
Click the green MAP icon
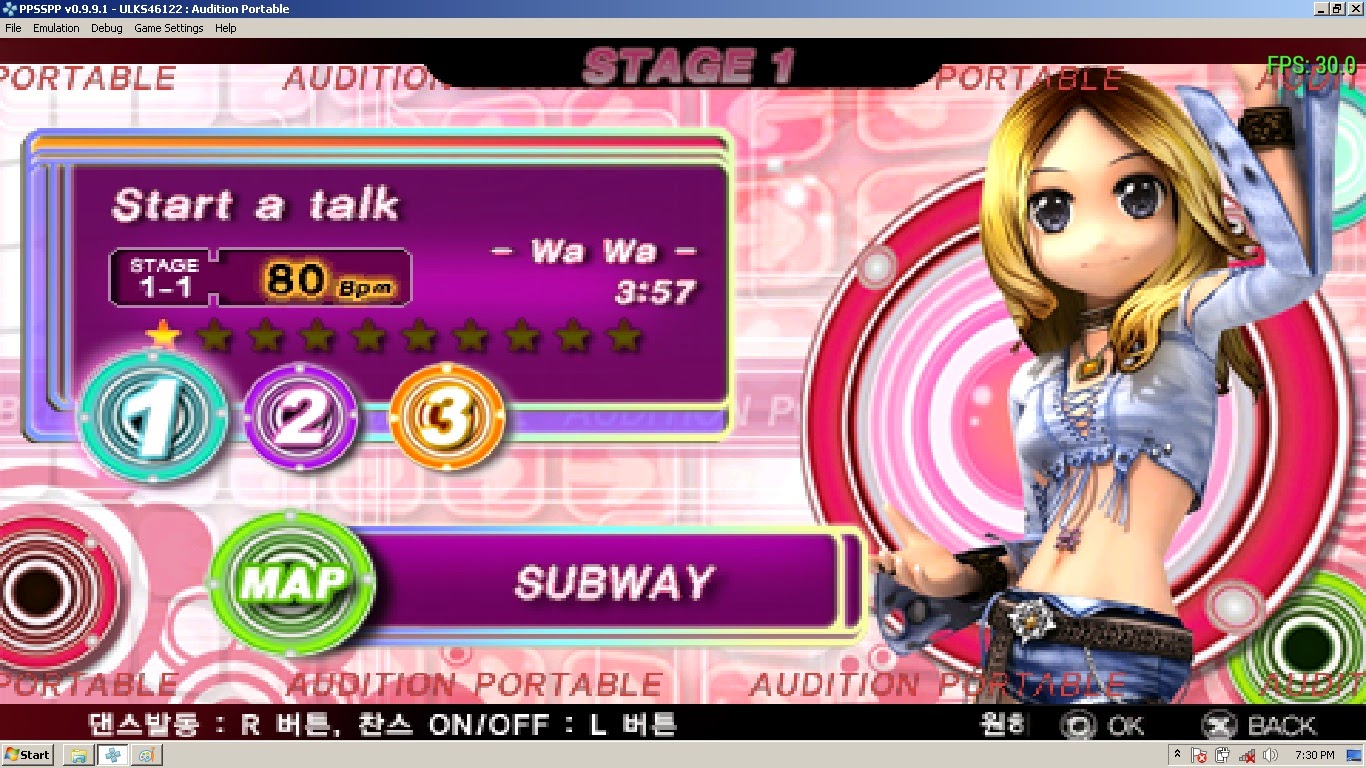click(291, 584)
